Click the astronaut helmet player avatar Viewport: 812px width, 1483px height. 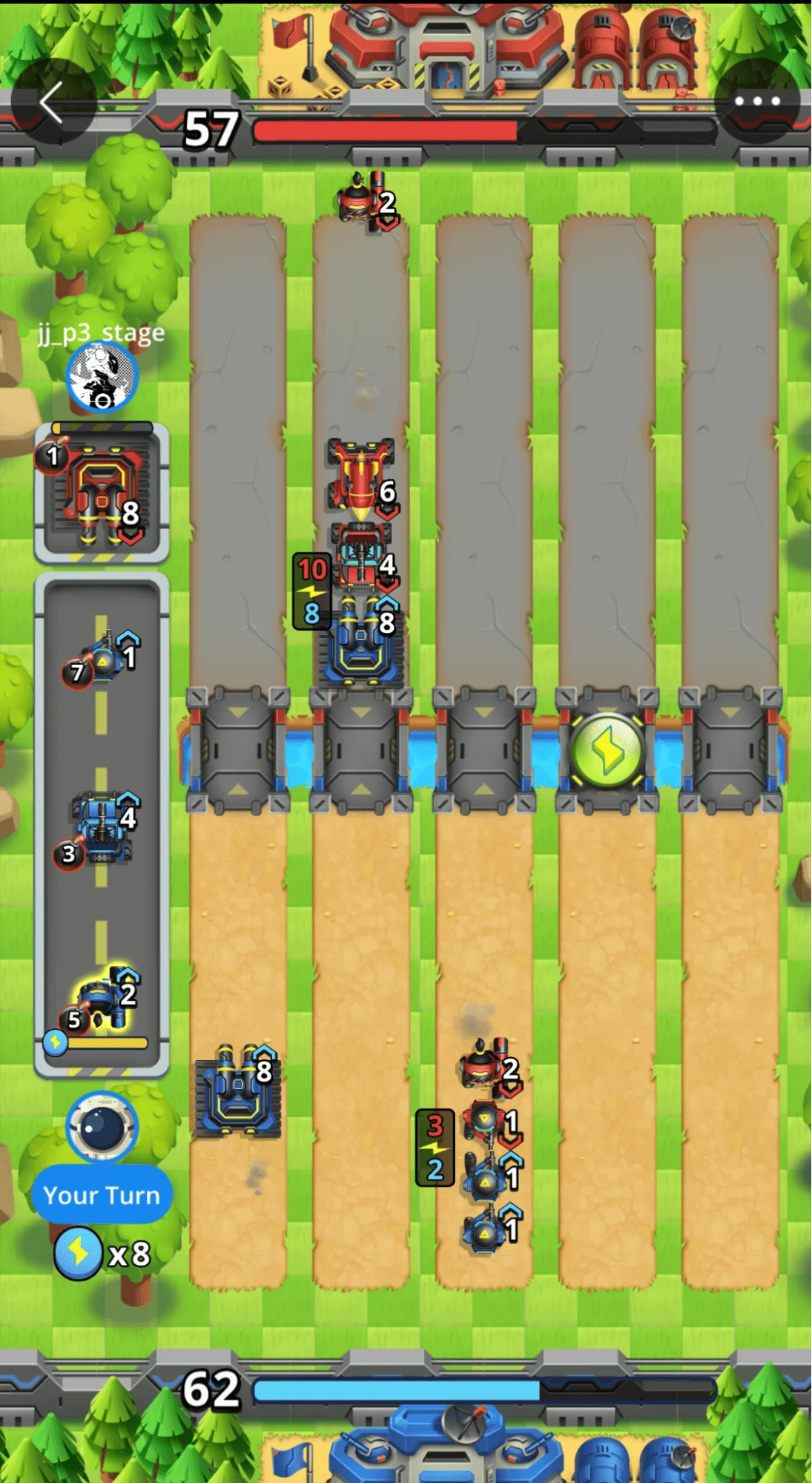coord(102,1126)
